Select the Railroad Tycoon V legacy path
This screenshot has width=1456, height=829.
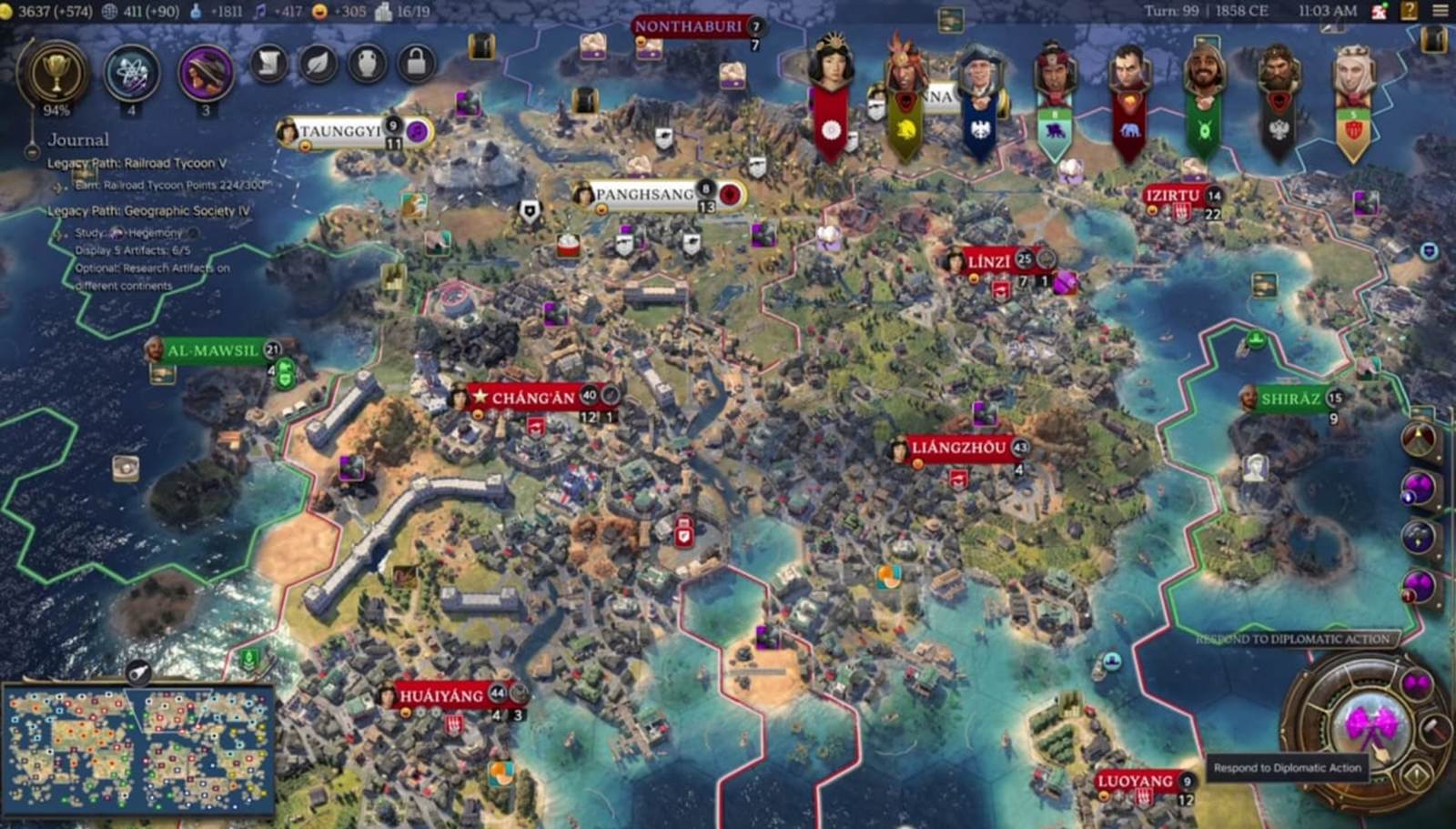pyautogui.click(x=137, y=163)
